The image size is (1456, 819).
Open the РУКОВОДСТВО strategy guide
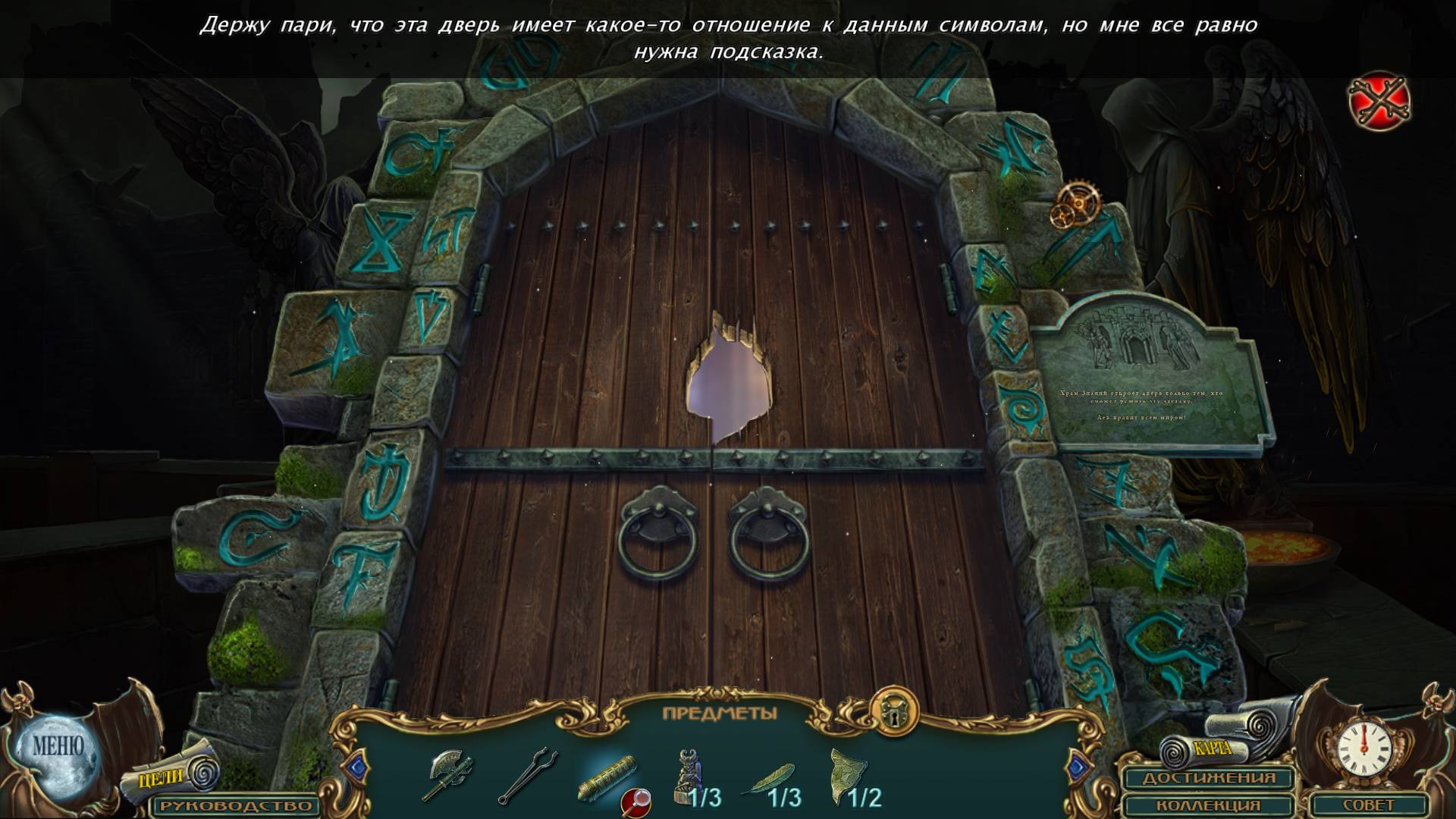235,805
